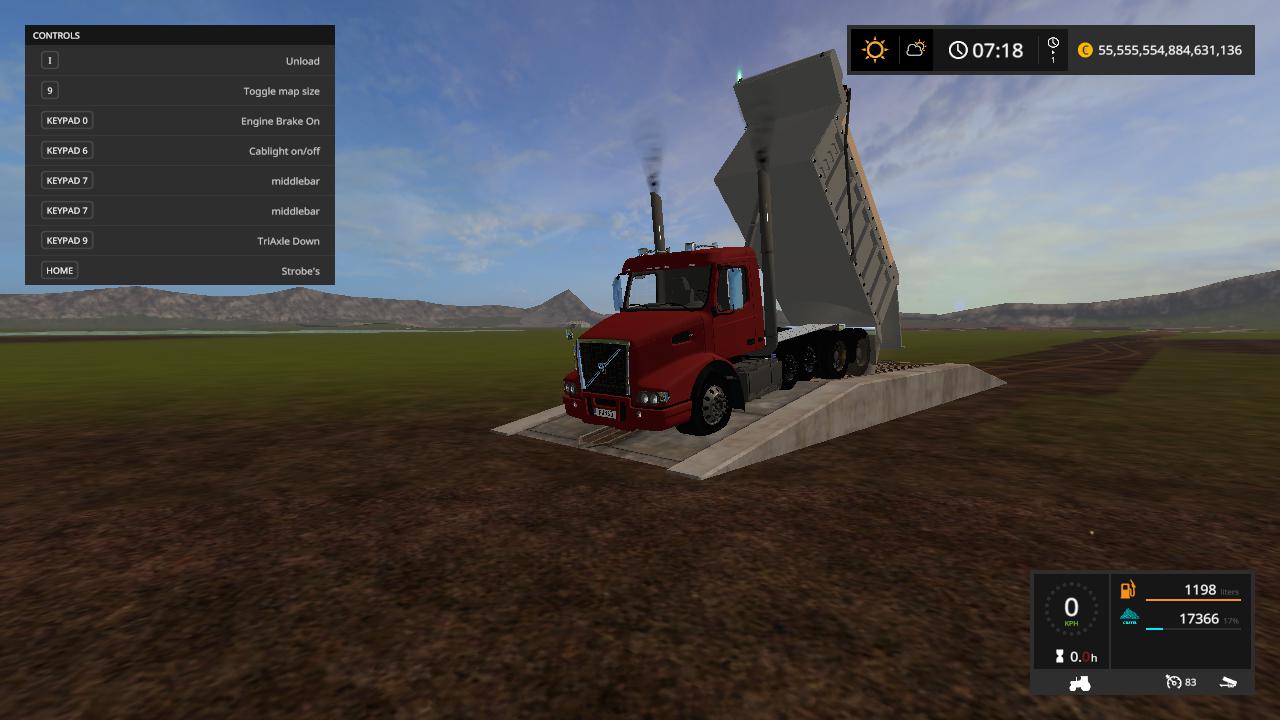The width and height of the screenshot is (1280, 720).
Task: Click the teal fill-type pile icon
Action: 1129,617
